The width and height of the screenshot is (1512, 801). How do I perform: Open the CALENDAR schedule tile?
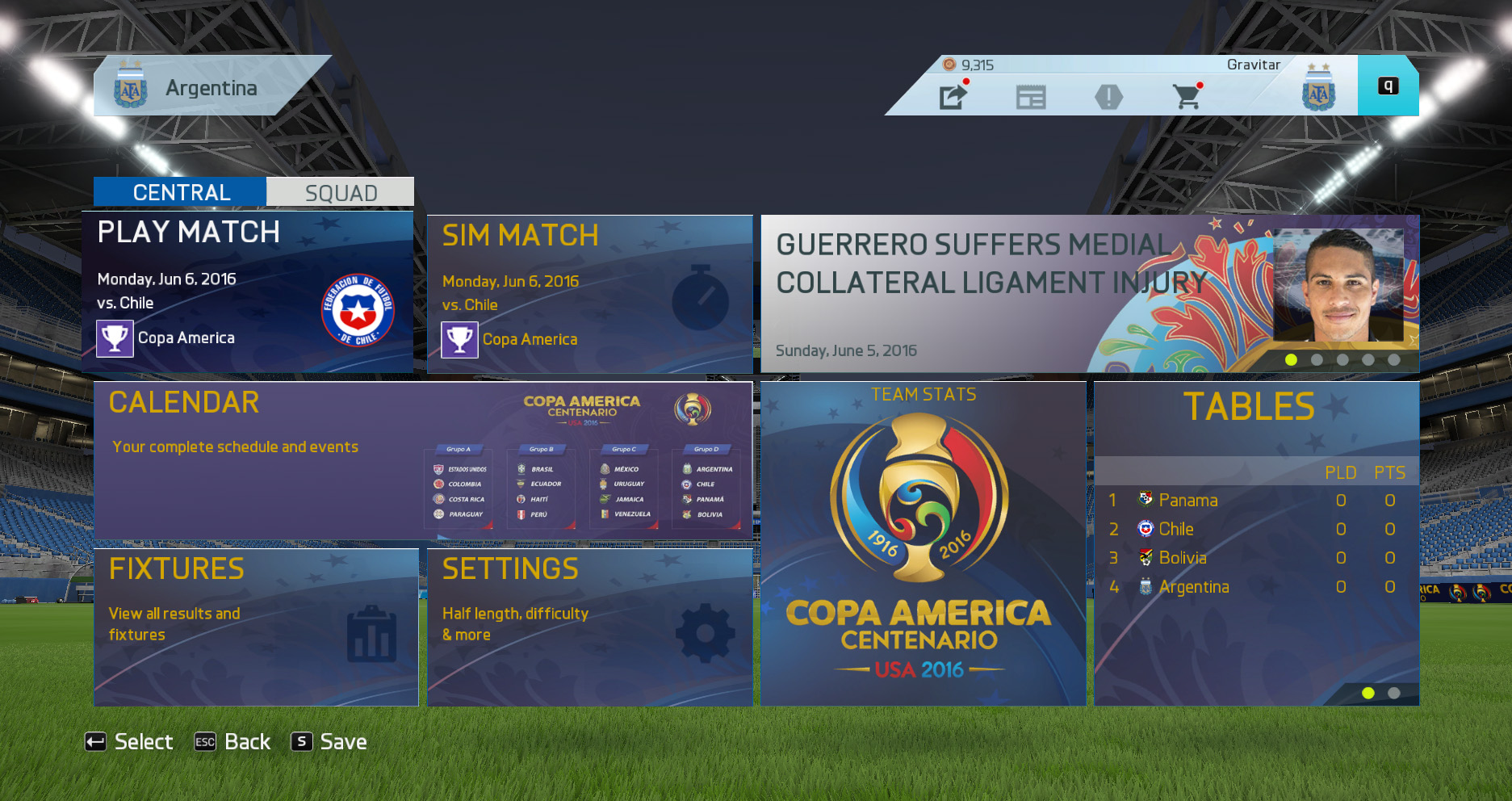[423, 460]
